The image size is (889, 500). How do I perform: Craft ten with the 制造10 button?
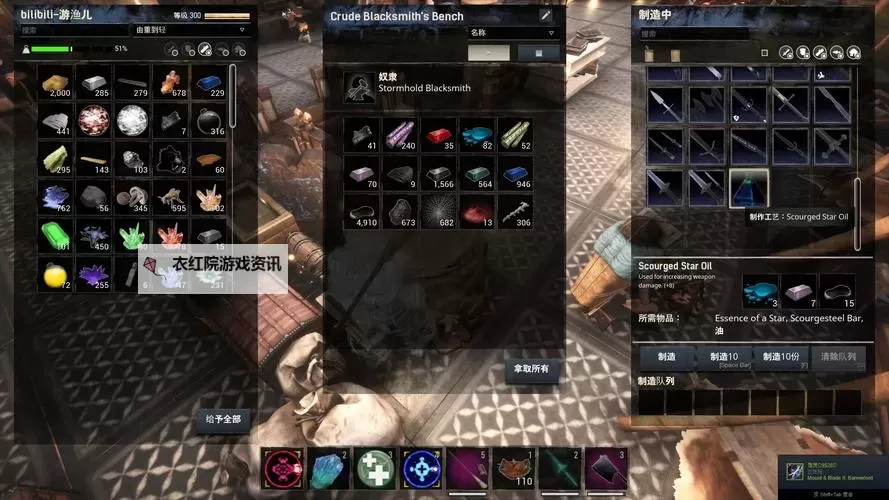(725, 357)
